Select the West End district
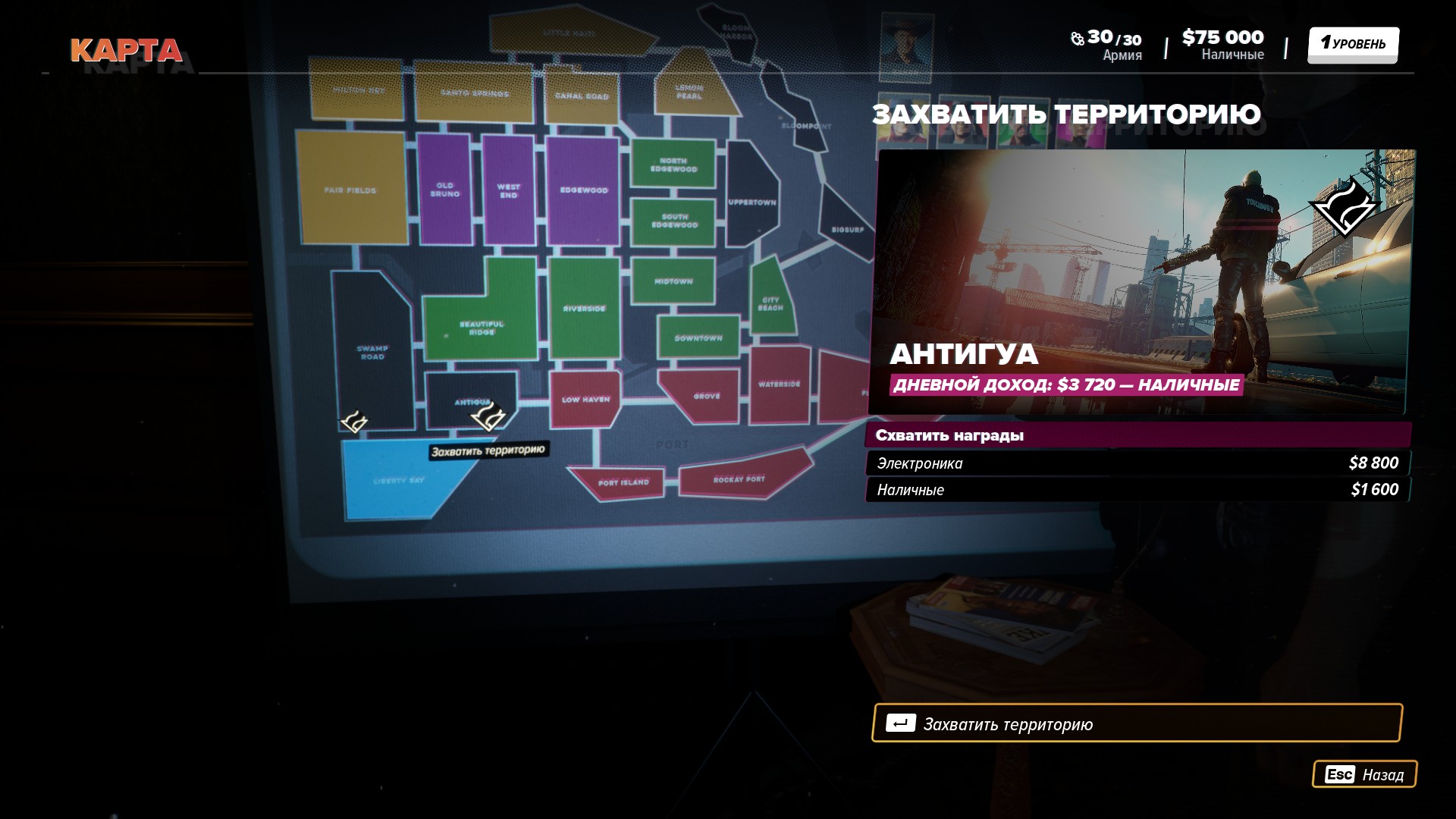 pos(508,190)
